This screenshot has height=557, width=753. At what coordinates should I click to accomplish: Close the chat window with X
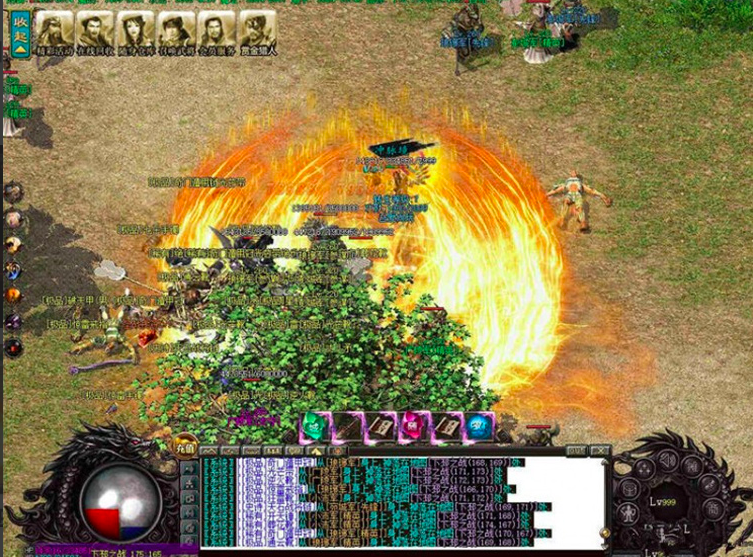coord(599,450)
